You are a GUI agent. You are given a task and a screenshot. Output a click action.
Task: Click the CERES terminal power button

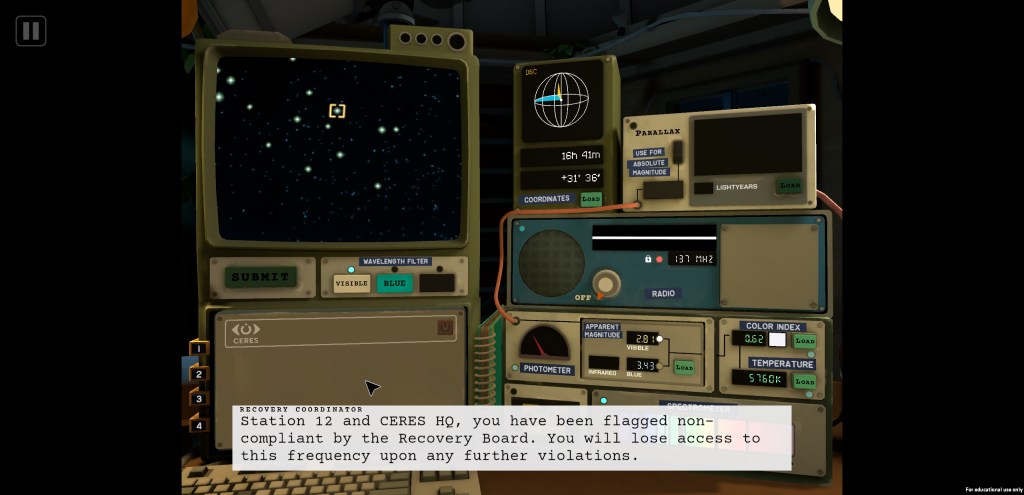coord(445,328)
